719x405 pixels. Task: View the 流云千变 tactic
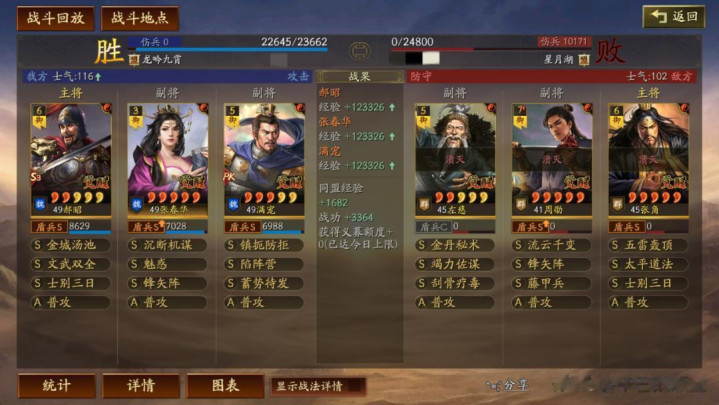pos(552,245)
